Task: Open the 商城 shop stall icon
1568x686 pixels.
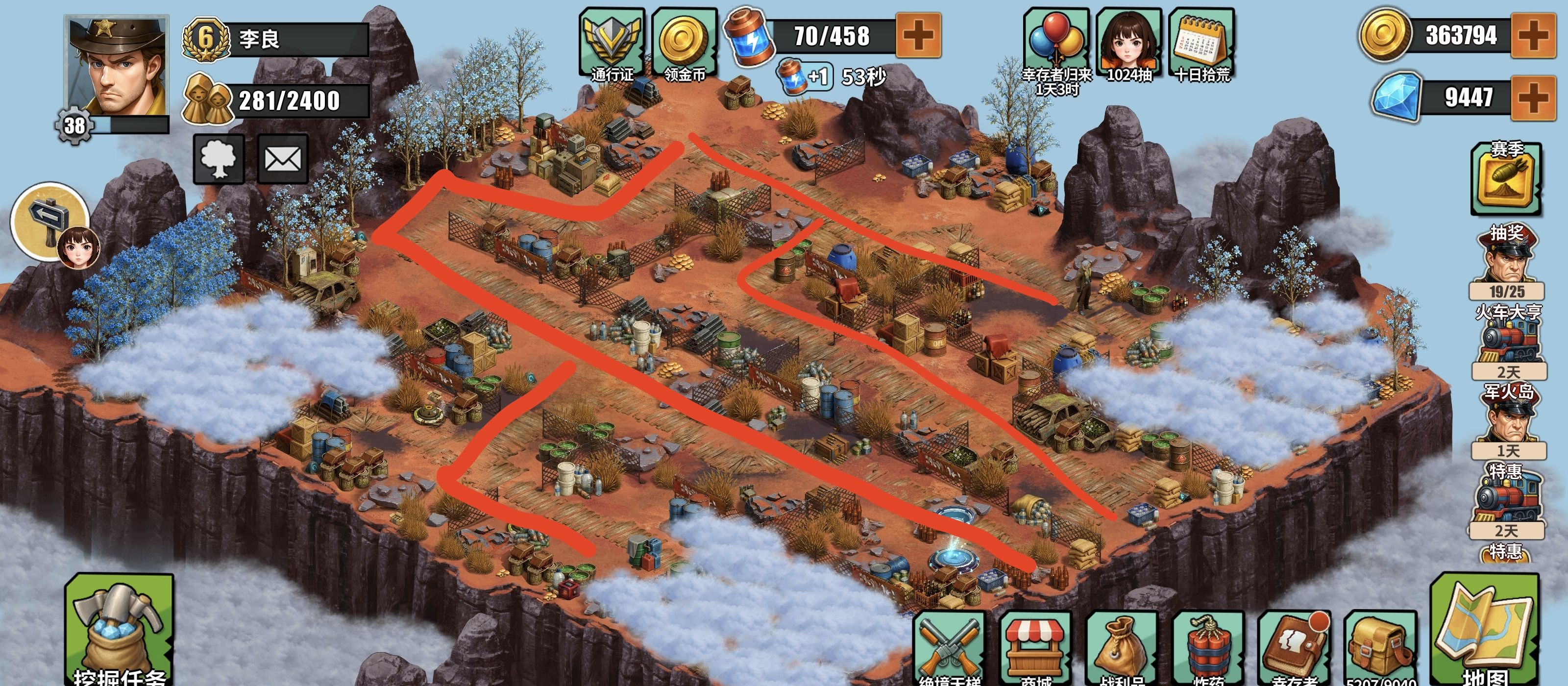Action: point(1035,648)
